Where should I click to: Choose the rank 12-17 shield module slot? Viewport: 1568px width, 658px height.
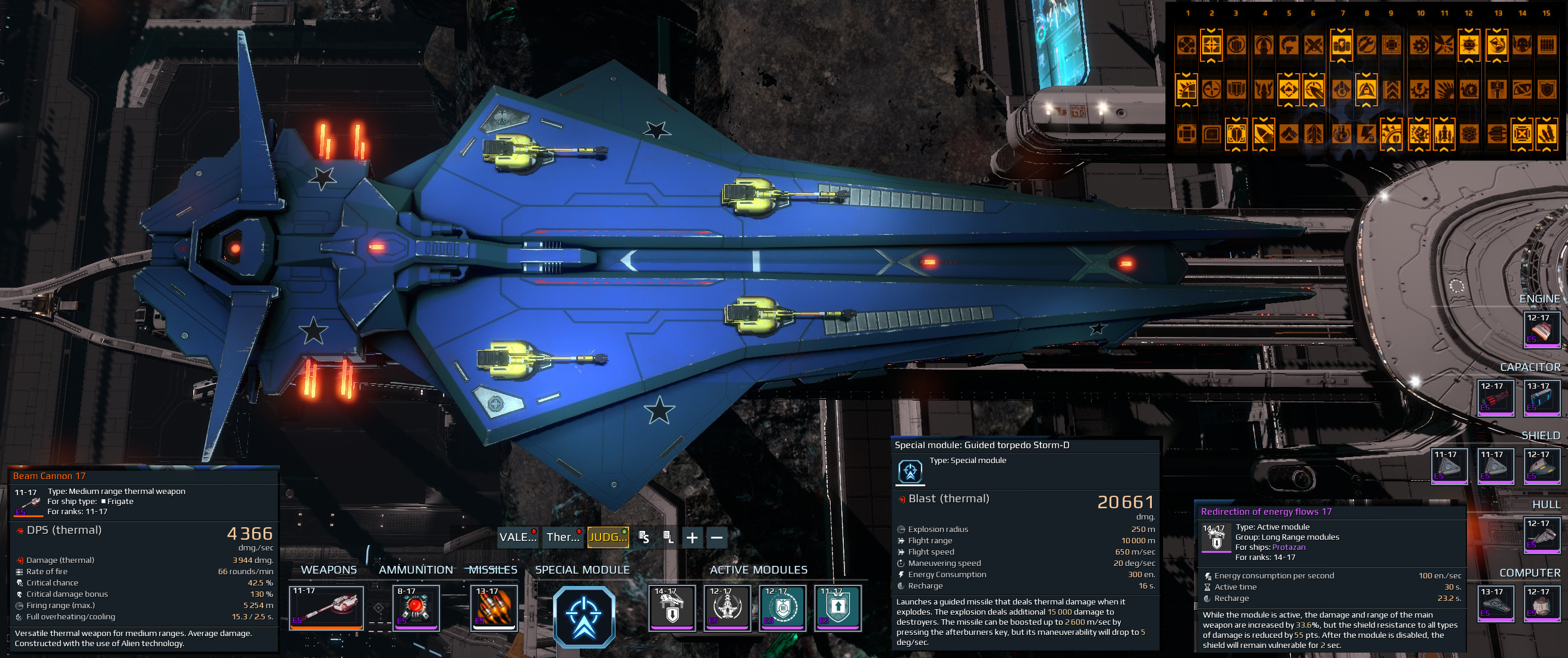click(x=1542, y=467)
